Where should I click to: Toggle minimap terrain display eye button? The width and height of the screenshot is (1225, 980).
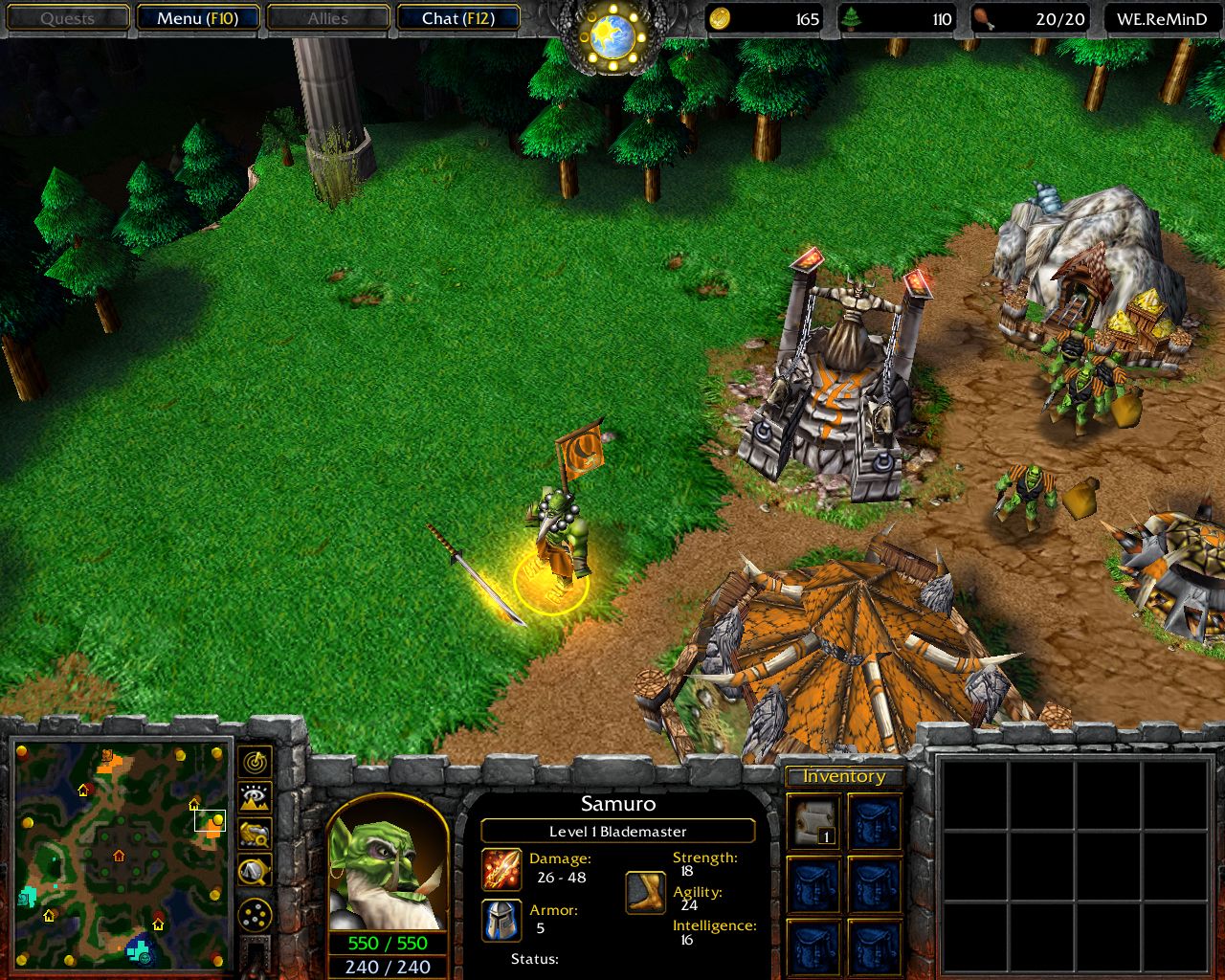(255, 798)
